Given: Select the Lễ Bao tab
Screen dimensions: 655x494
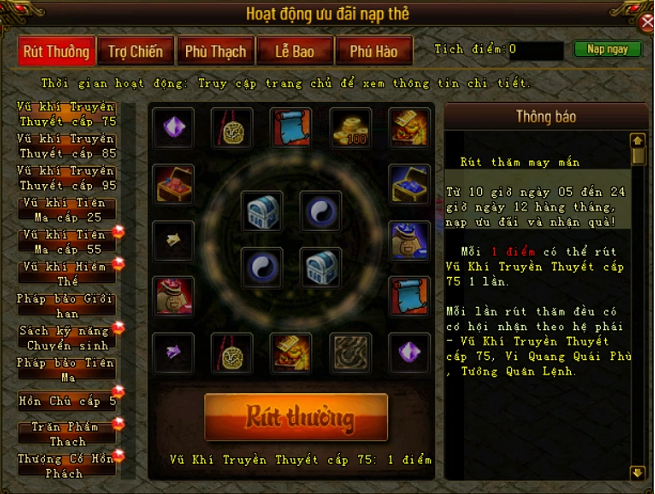Looking at the screenshot, I should [x=294, y=51].
